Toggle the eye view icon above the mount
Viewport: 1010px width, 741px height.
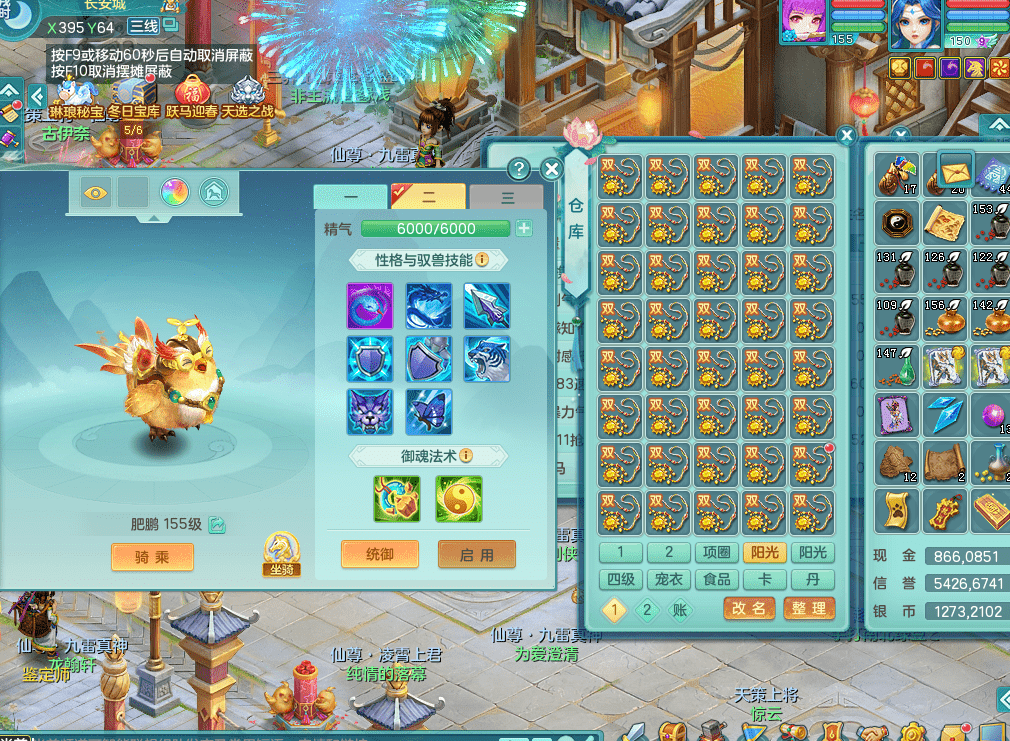[95, 192]
